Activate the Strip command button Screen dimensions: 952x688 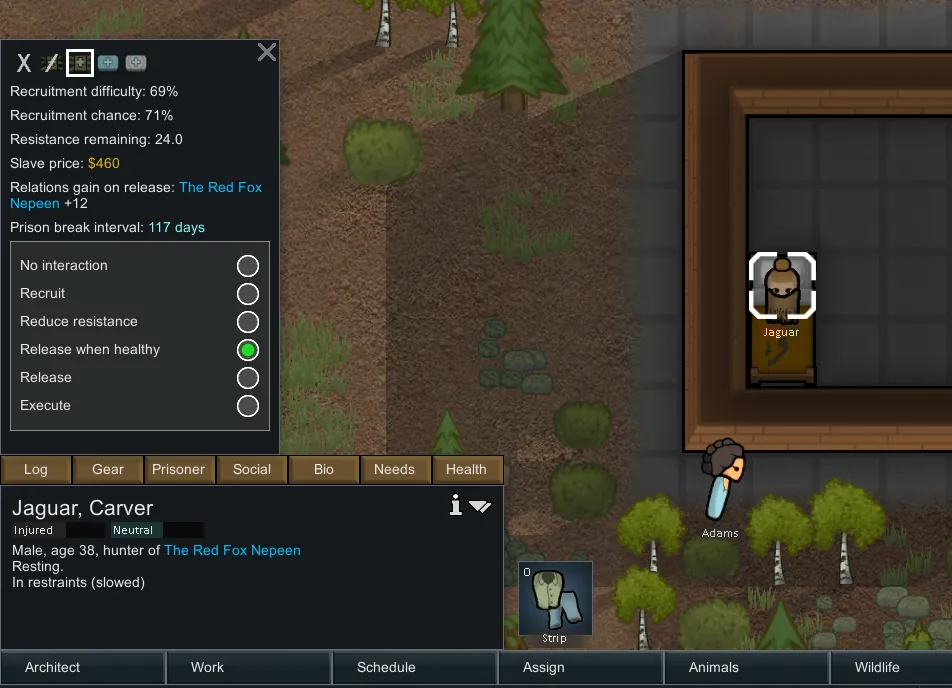(555, 599)
